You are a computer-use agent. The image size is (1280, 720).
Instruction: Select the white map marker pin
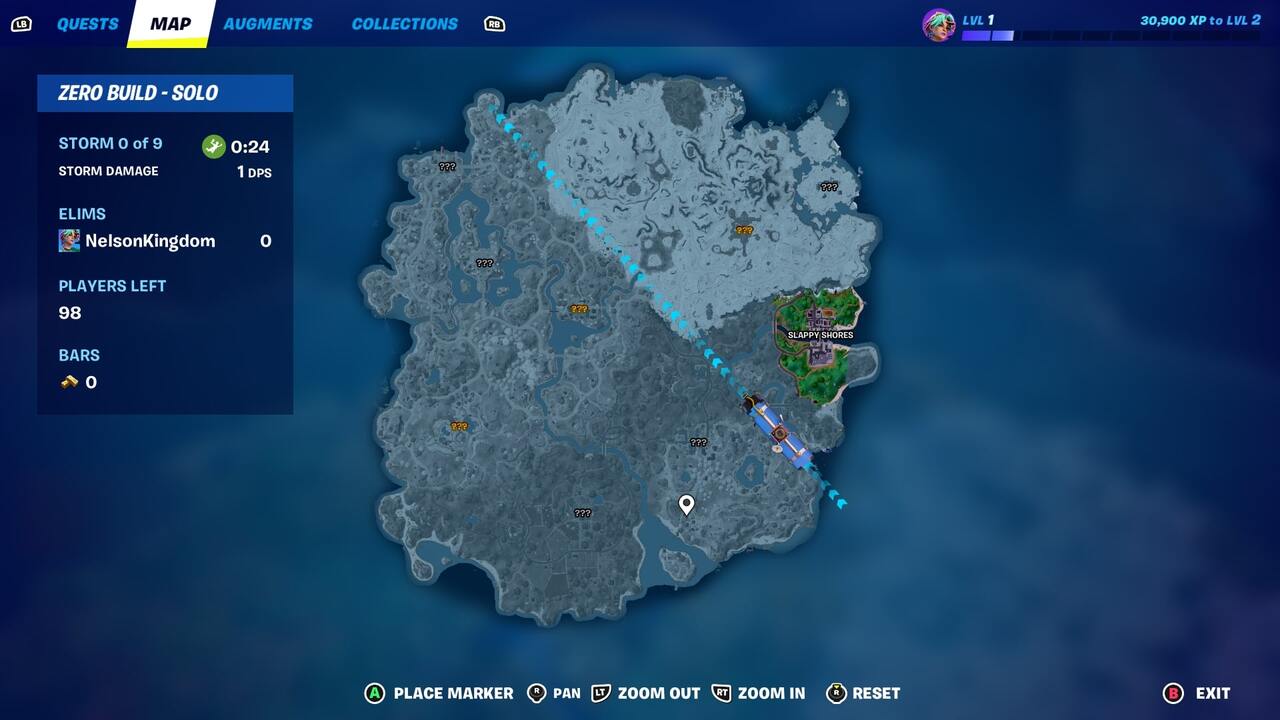click(685, 503)
